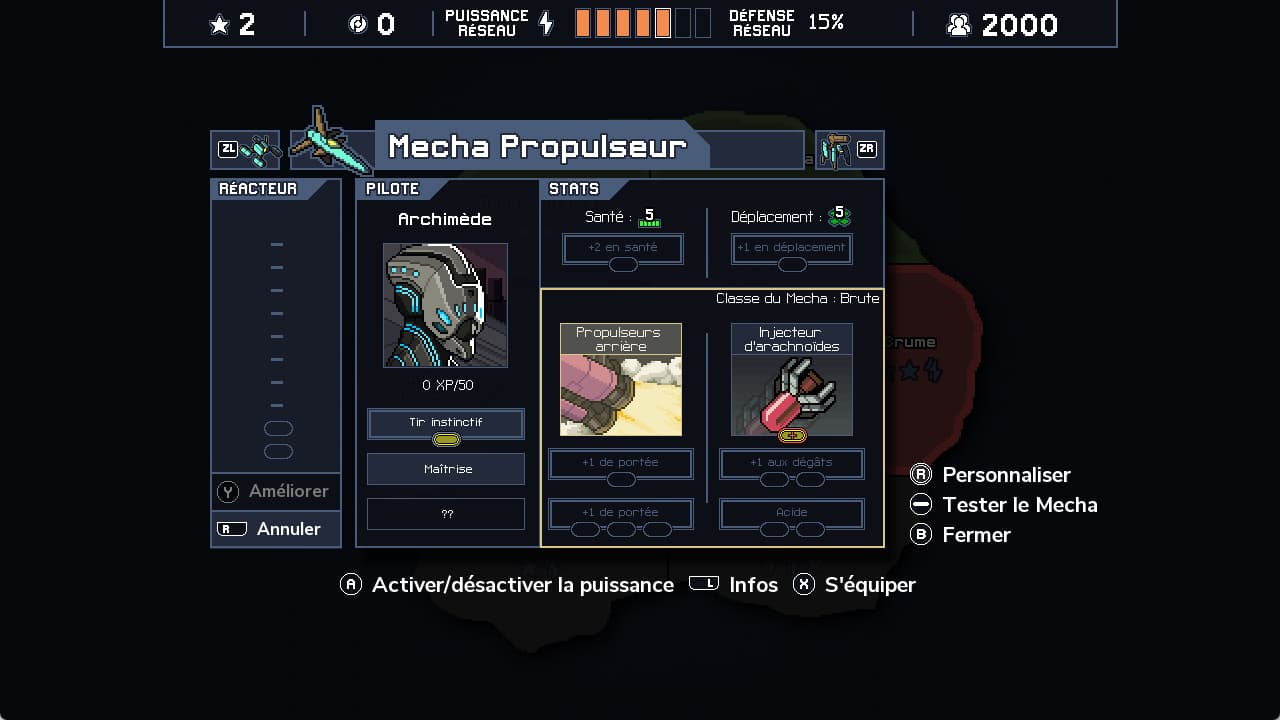Click the population icon showing 2000

tap(958, 24)
